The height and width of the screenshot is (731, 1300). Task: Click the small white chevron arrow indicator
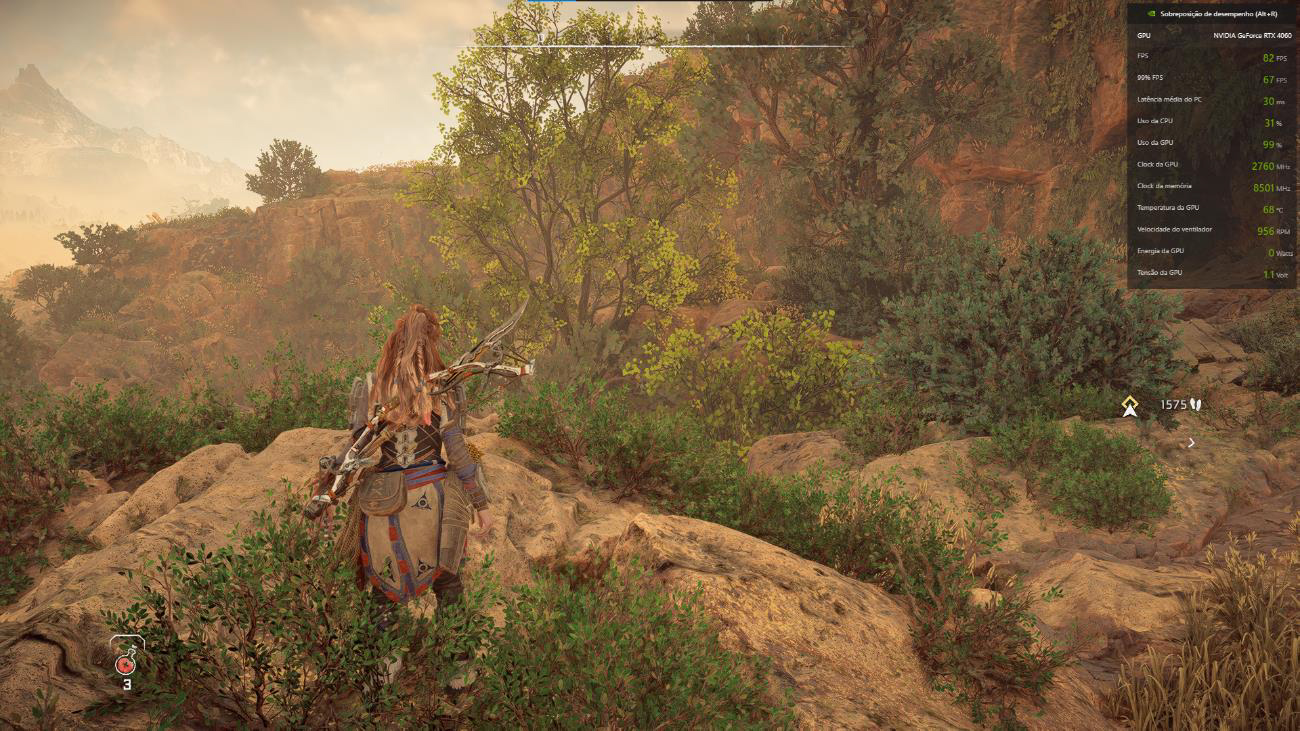(1191, 442)
